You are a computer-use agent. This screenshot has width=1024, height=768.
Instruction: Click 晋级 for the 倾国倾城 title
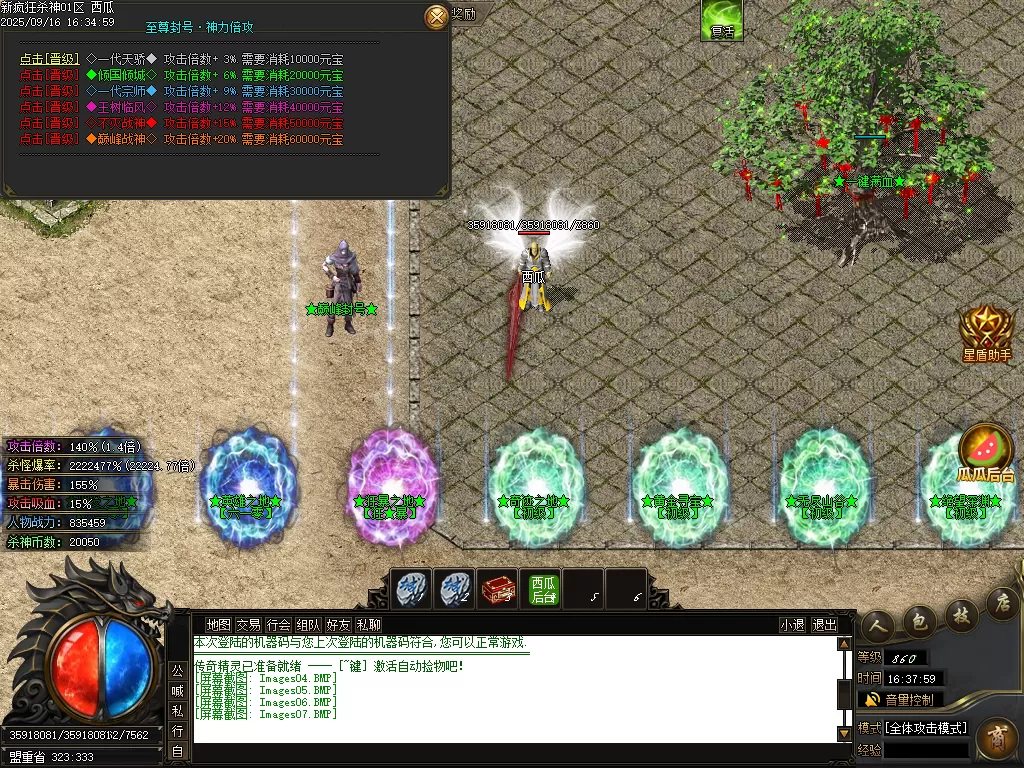49,75
